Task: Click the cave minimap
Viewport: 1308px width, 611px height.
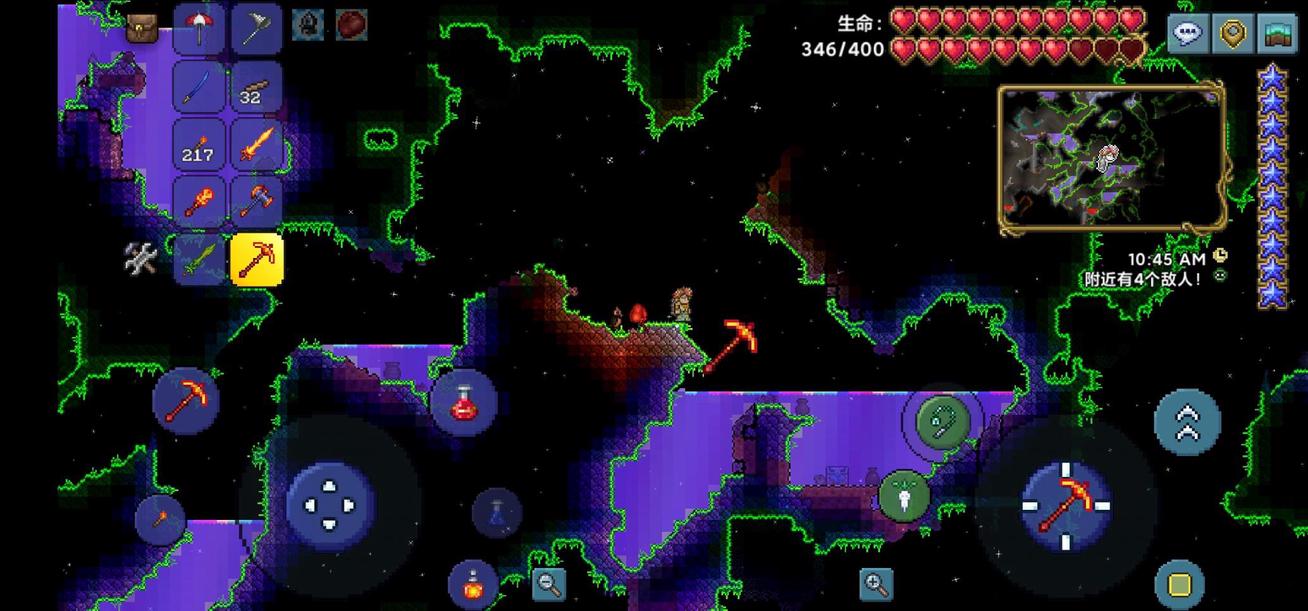Action: coord(1111,157)
